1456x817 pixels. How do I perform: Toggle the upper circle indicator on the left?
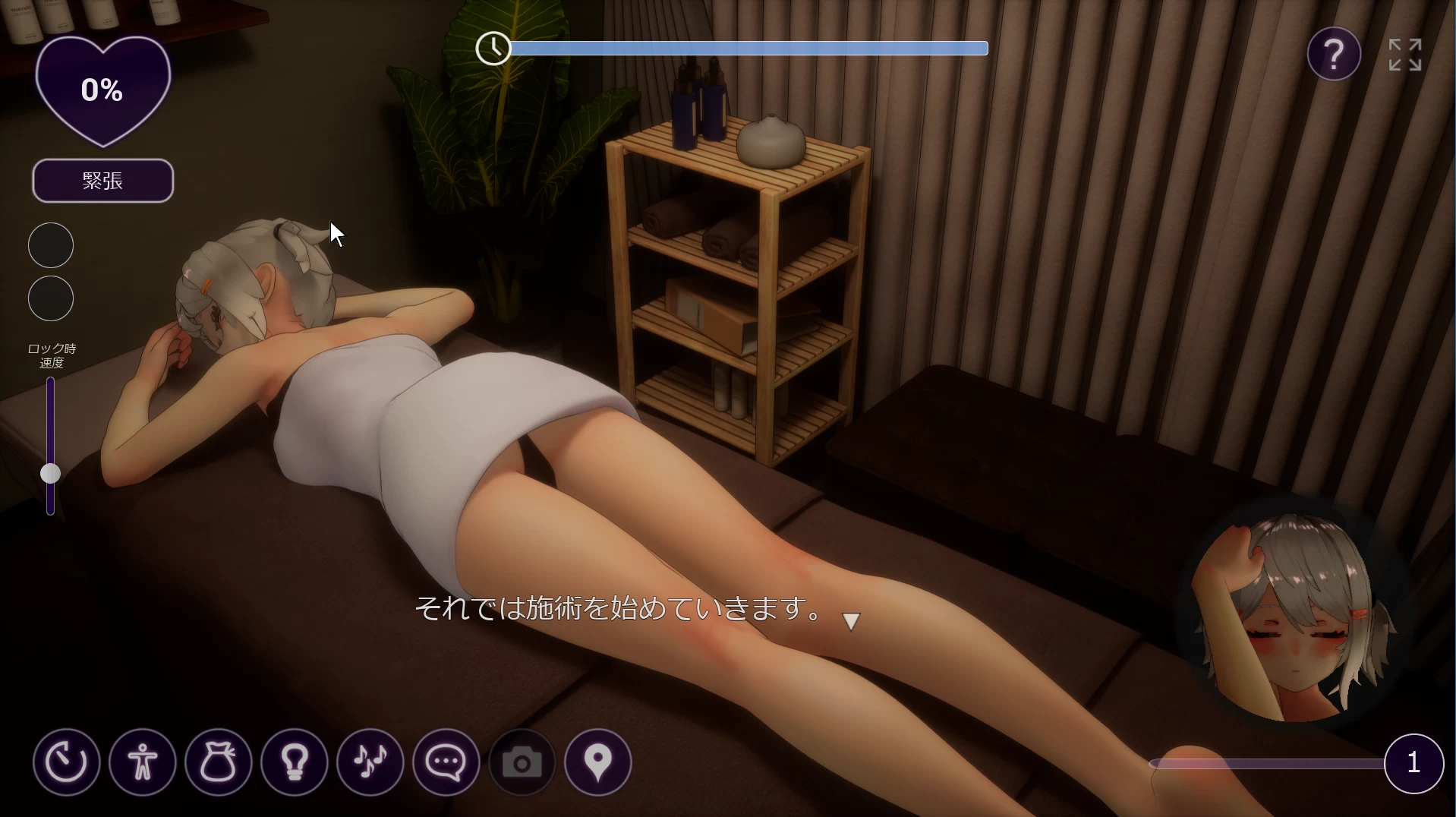(x=50, y=244)
